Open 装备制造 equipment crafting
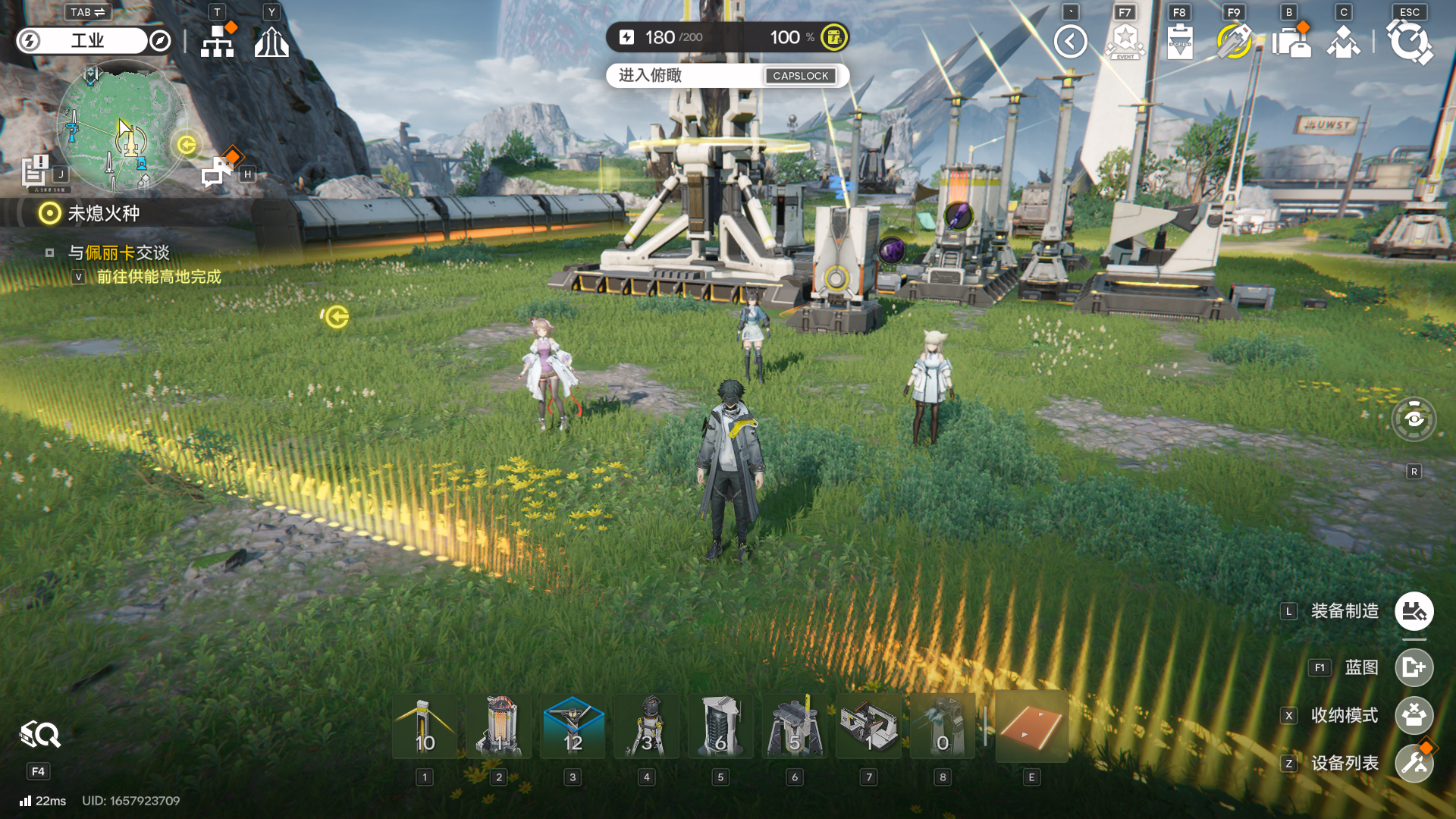Screen dimensions: 1456x819 pos(1414,611)
